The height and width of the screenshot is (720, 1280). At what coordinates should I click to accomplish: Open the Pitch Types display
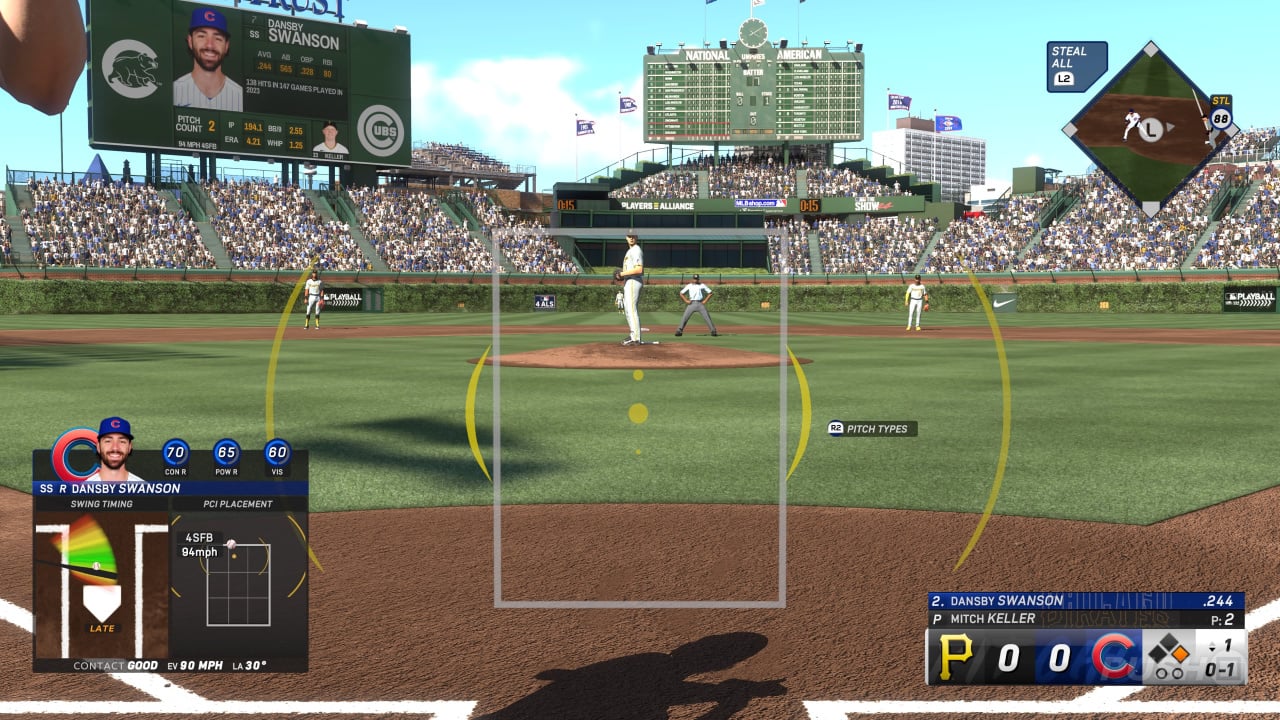pyautogui.click(x=872, y=429)
